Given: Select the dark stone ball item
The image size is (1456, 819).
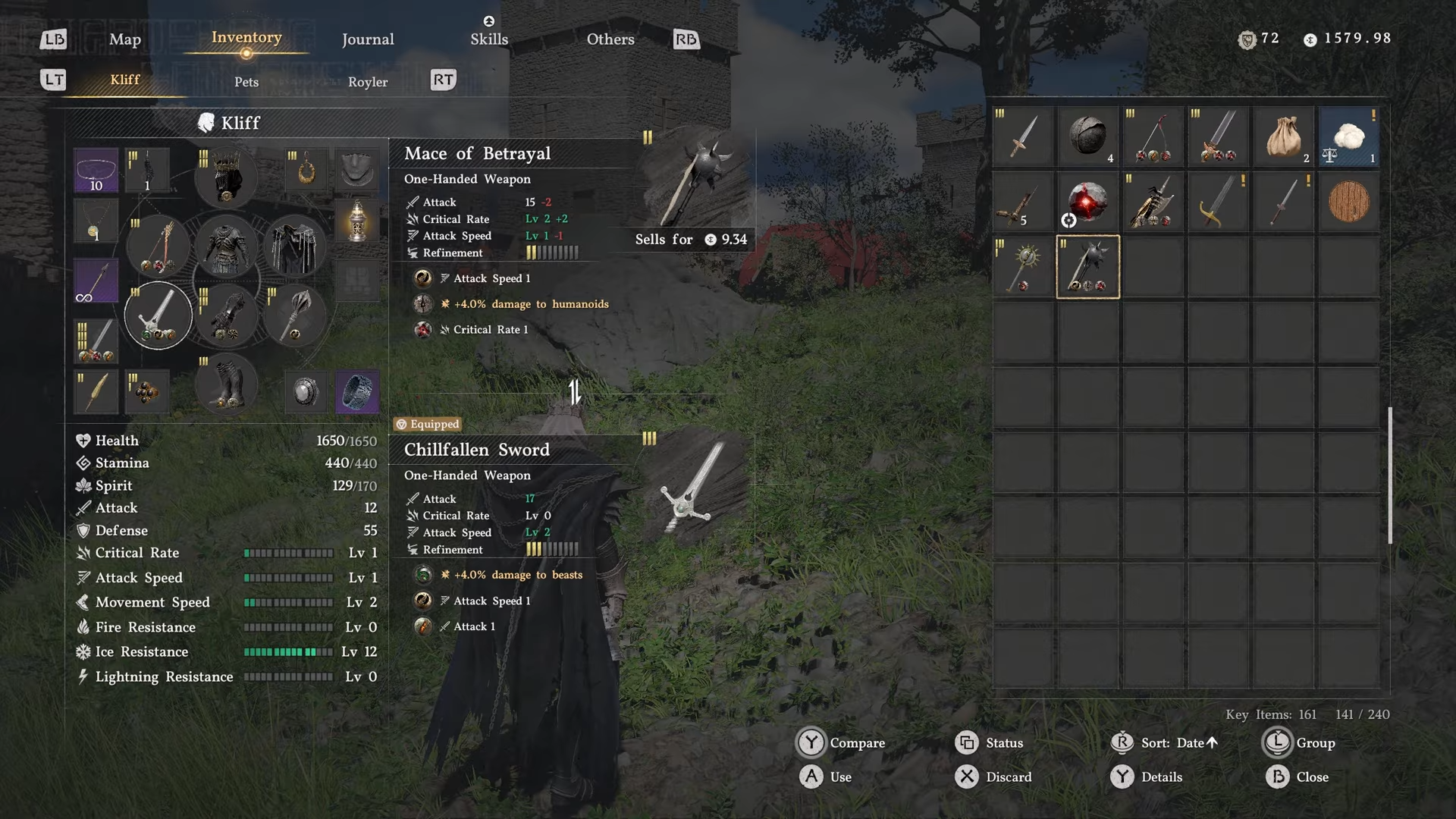Looking at the screenshot, I should click(1088, 137).
